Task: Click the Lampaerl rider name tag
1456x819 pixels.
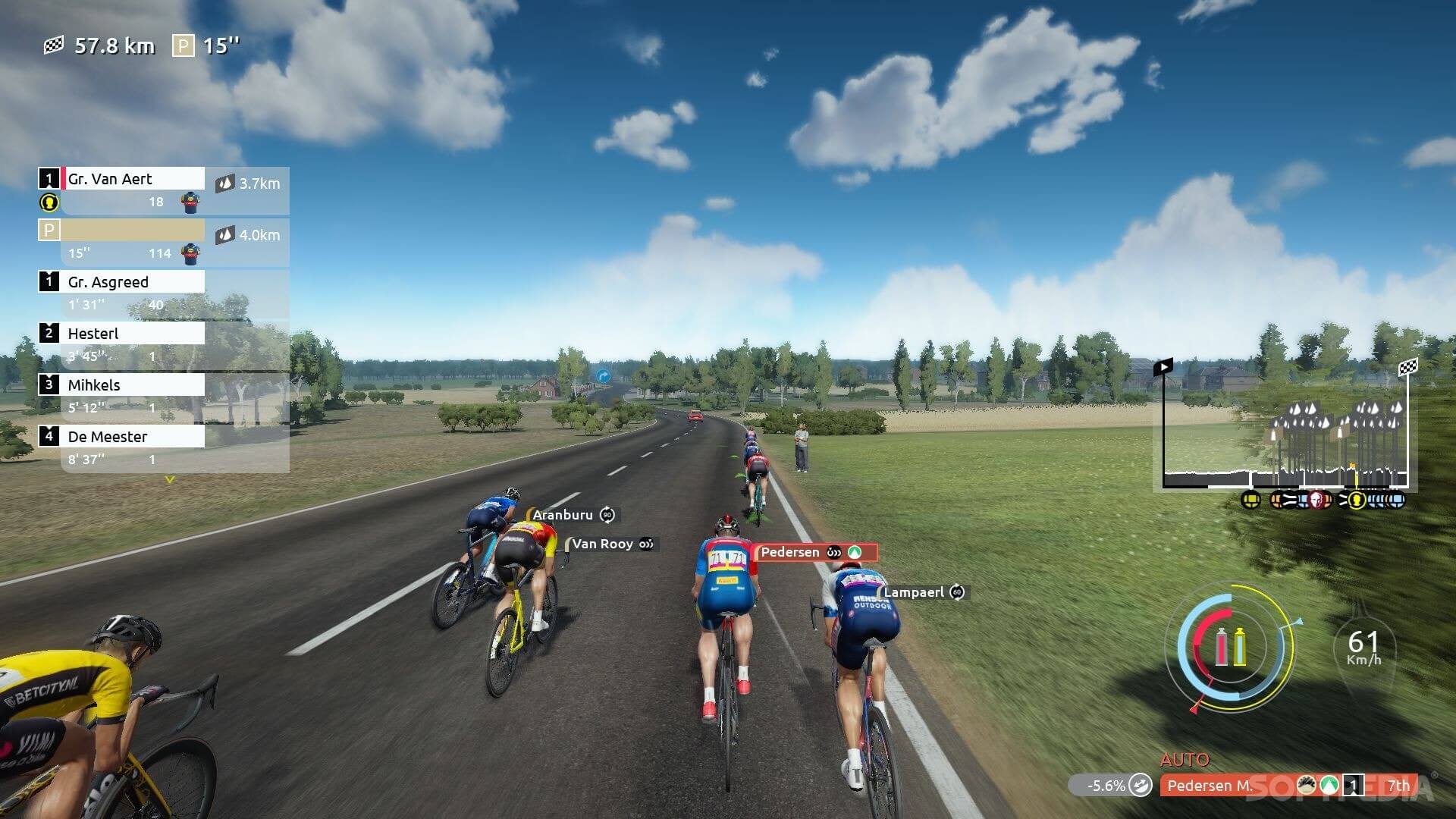Action: coord(914,592)
